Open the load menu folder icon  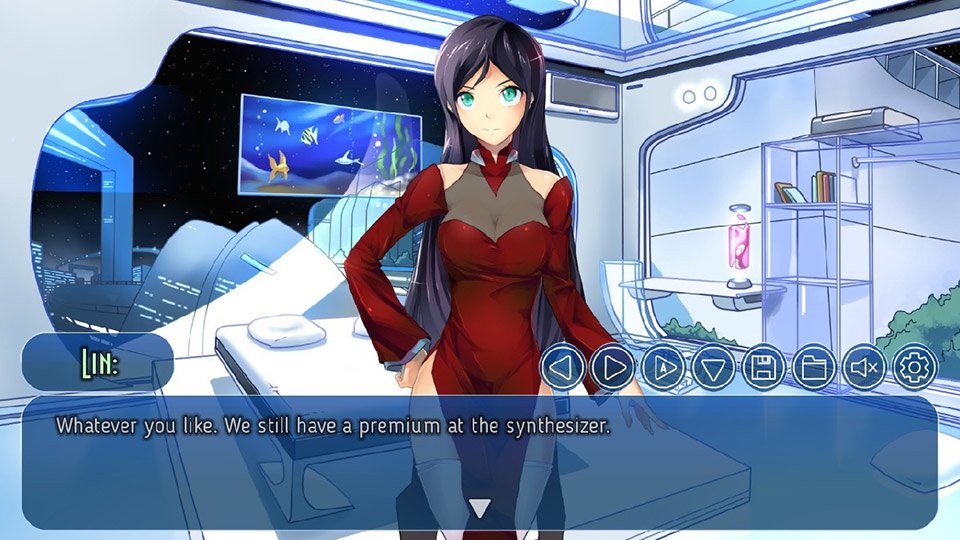pos(814,368)
